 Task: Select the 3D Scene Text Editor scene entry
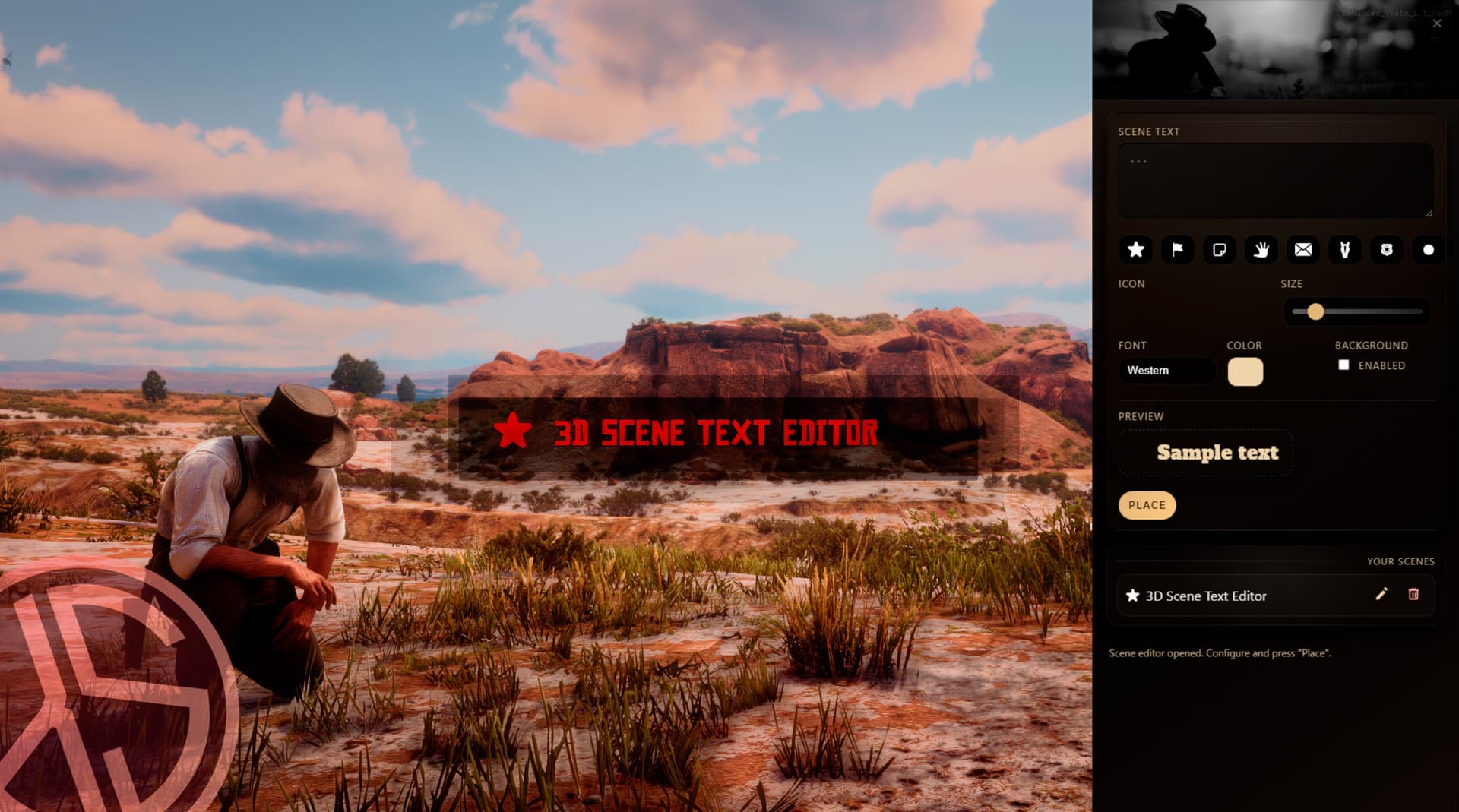(x=1216, y=596)
